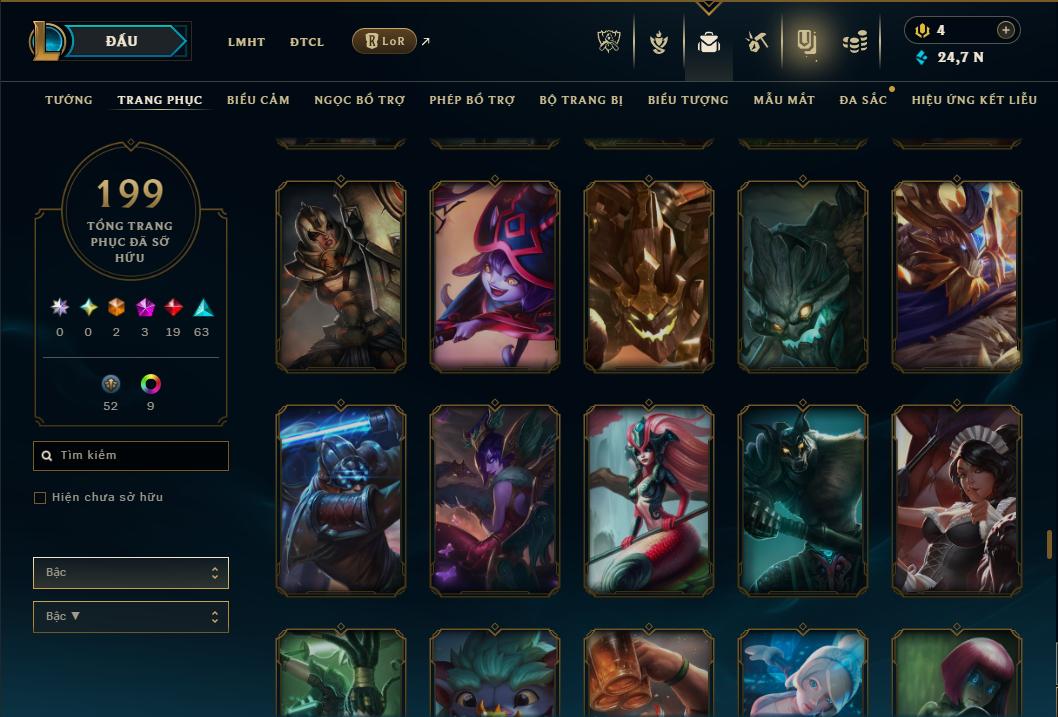This screenshot has width=1058, height=717.
Task: Launch the LoR link button
Action: pos(385,41)
